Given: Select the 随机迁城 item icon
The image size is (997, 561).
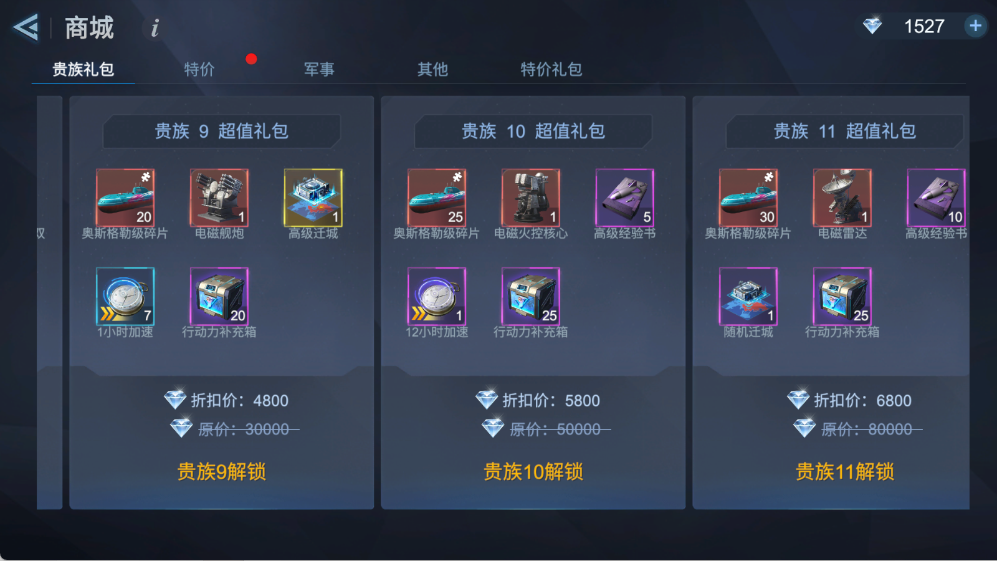Looking at the screenshot, I should pyautogui.click(x=749, y=296).
